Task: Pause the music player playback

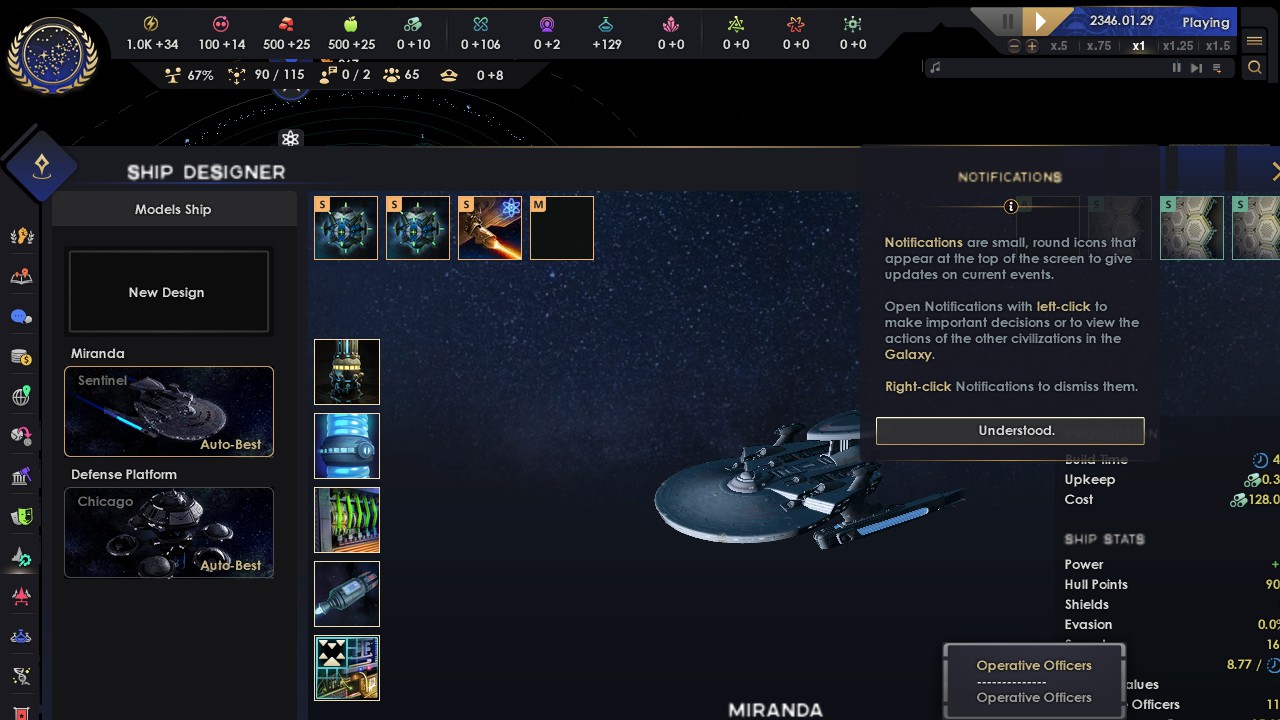Action: 1176,68
